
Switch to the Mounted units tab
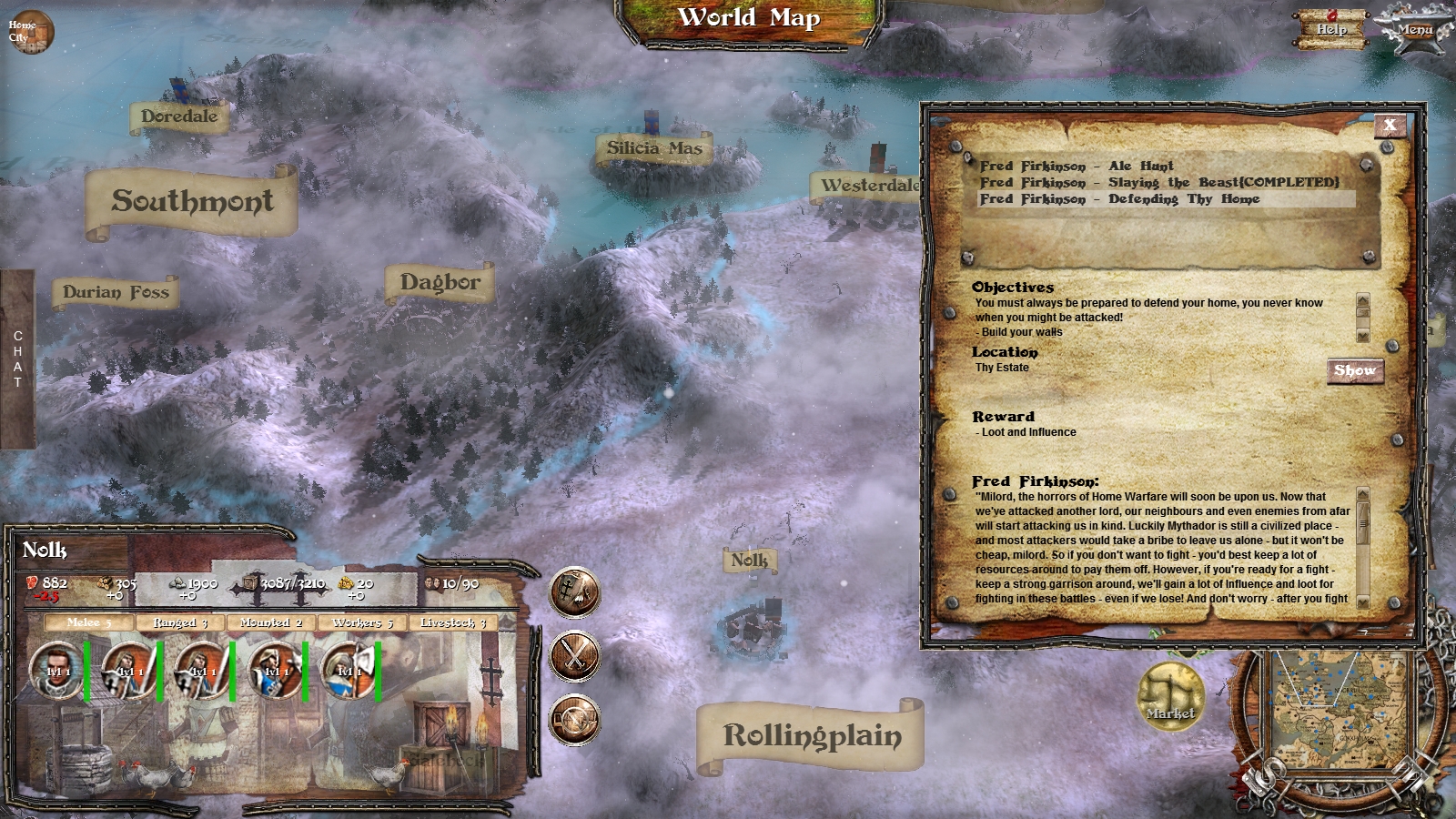point(270,622)
